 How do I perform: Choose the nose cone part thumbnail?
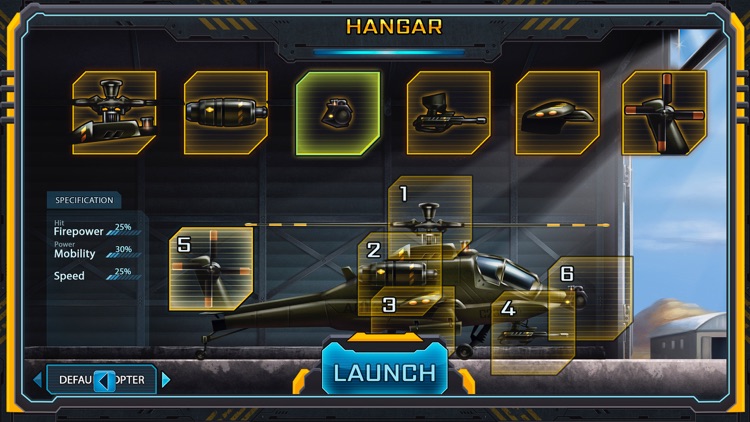[x=557, y=112]
